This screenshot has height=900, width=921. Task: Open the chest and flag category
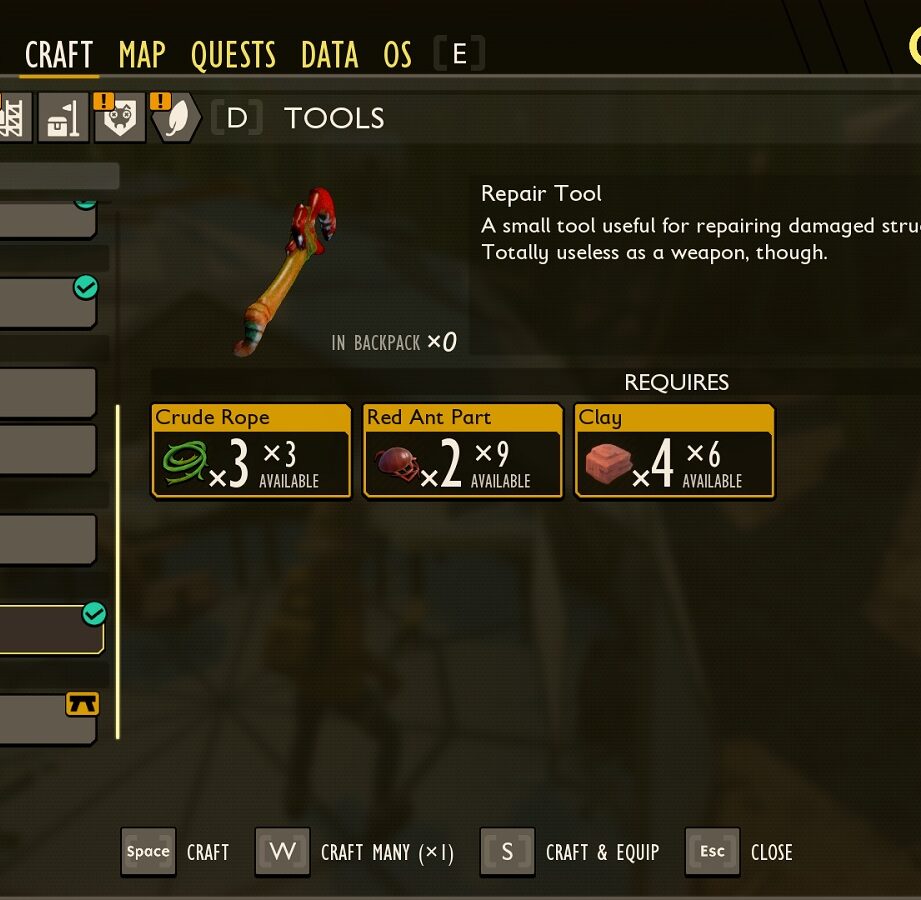point(63,118)
